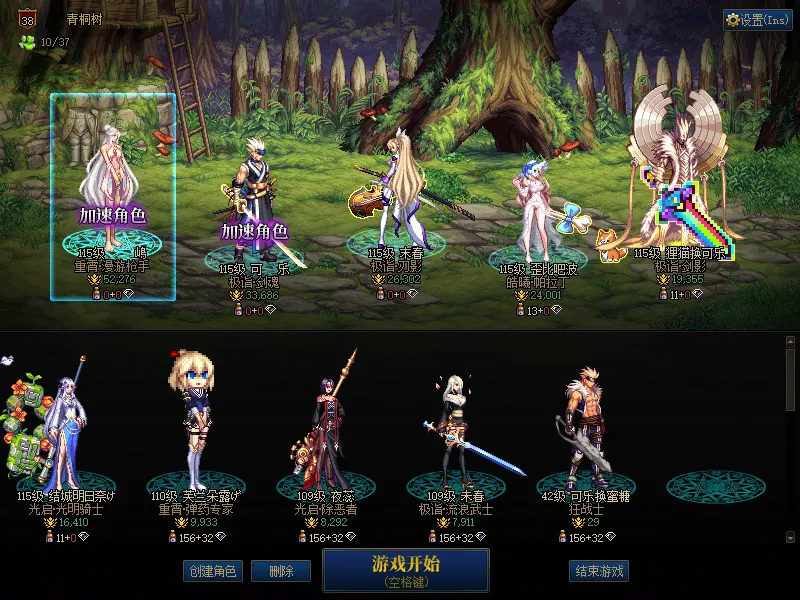Image resolution: width=800 pixels, height=600 pixels.
Task: Click the 删除 delete character button
Action: coord(281,571)
